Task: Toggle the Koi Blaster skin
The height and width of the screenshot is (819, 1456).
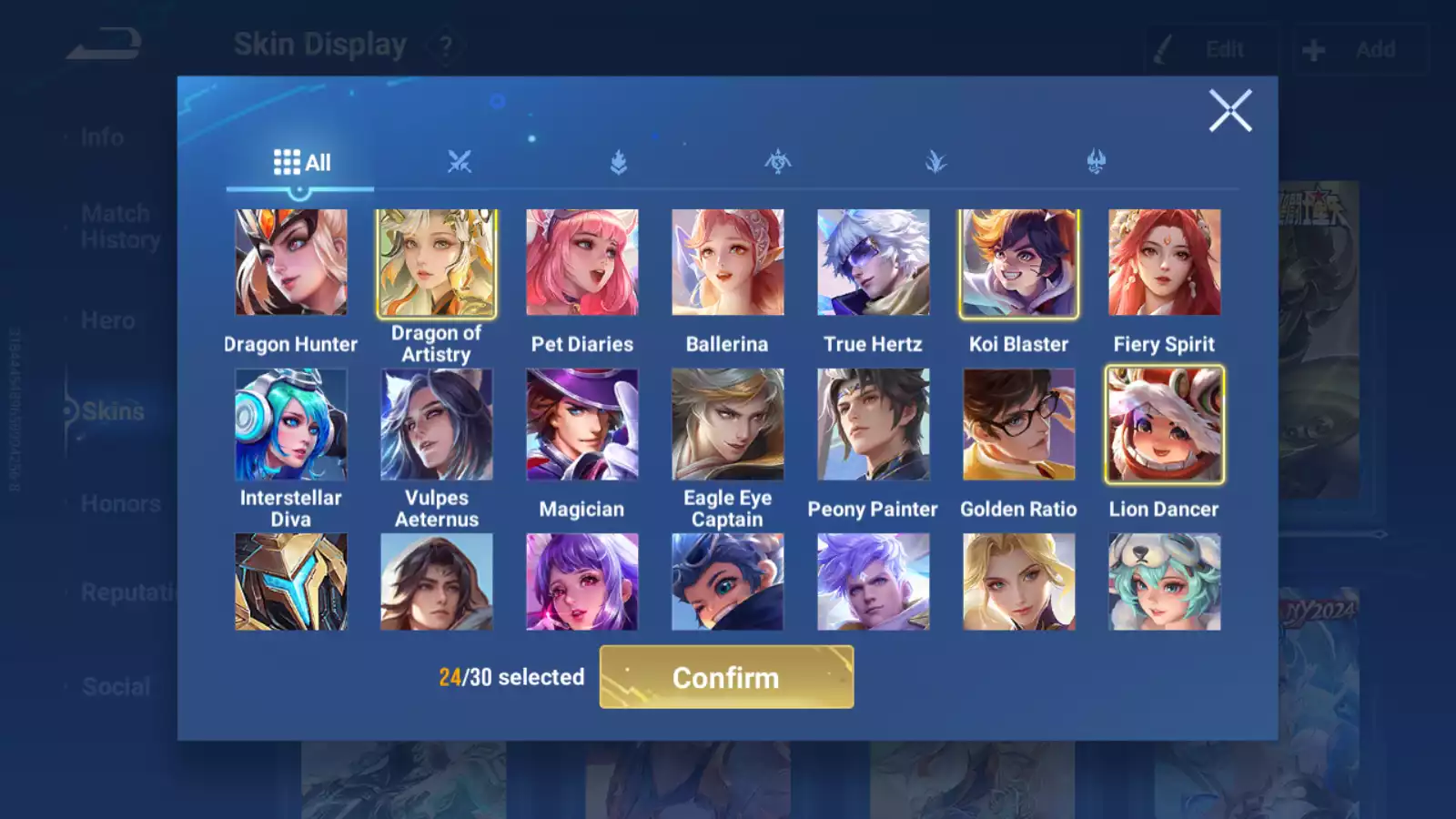Action: click(1019, 263)
